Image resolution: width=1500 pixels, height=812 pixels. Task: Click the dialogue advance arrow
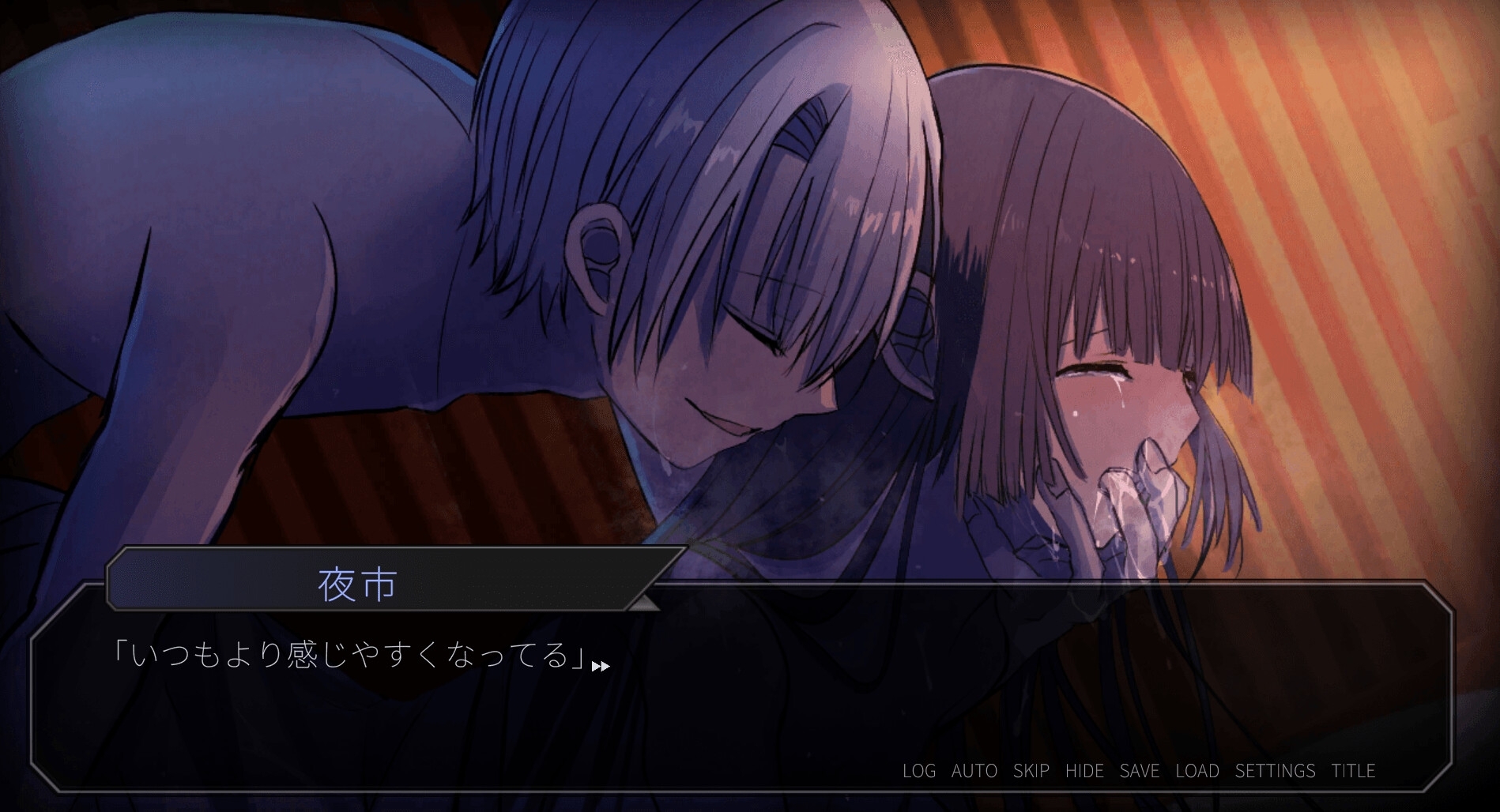tap(601, 667)
